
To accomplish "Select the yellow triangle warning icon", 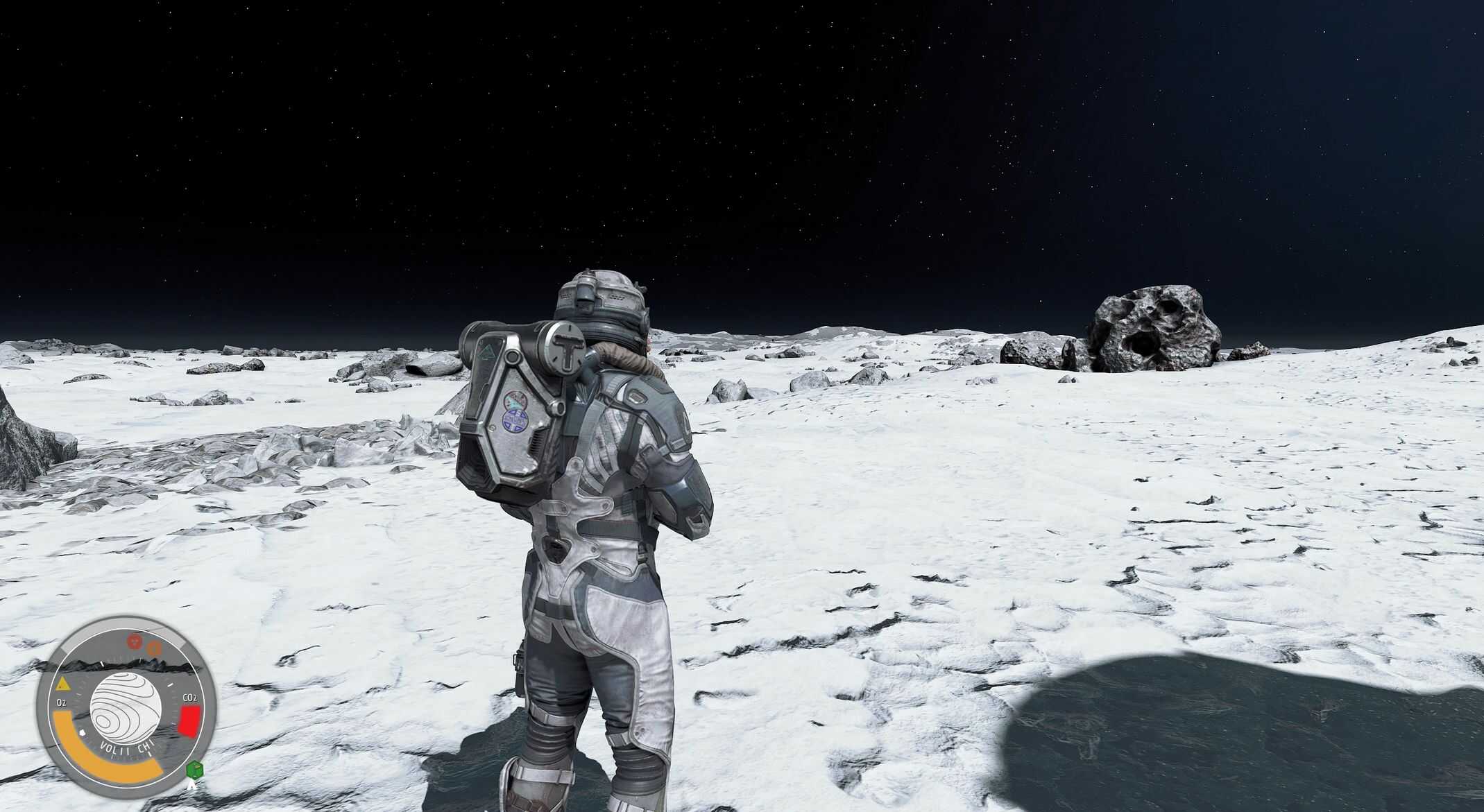I will (63, 685).
